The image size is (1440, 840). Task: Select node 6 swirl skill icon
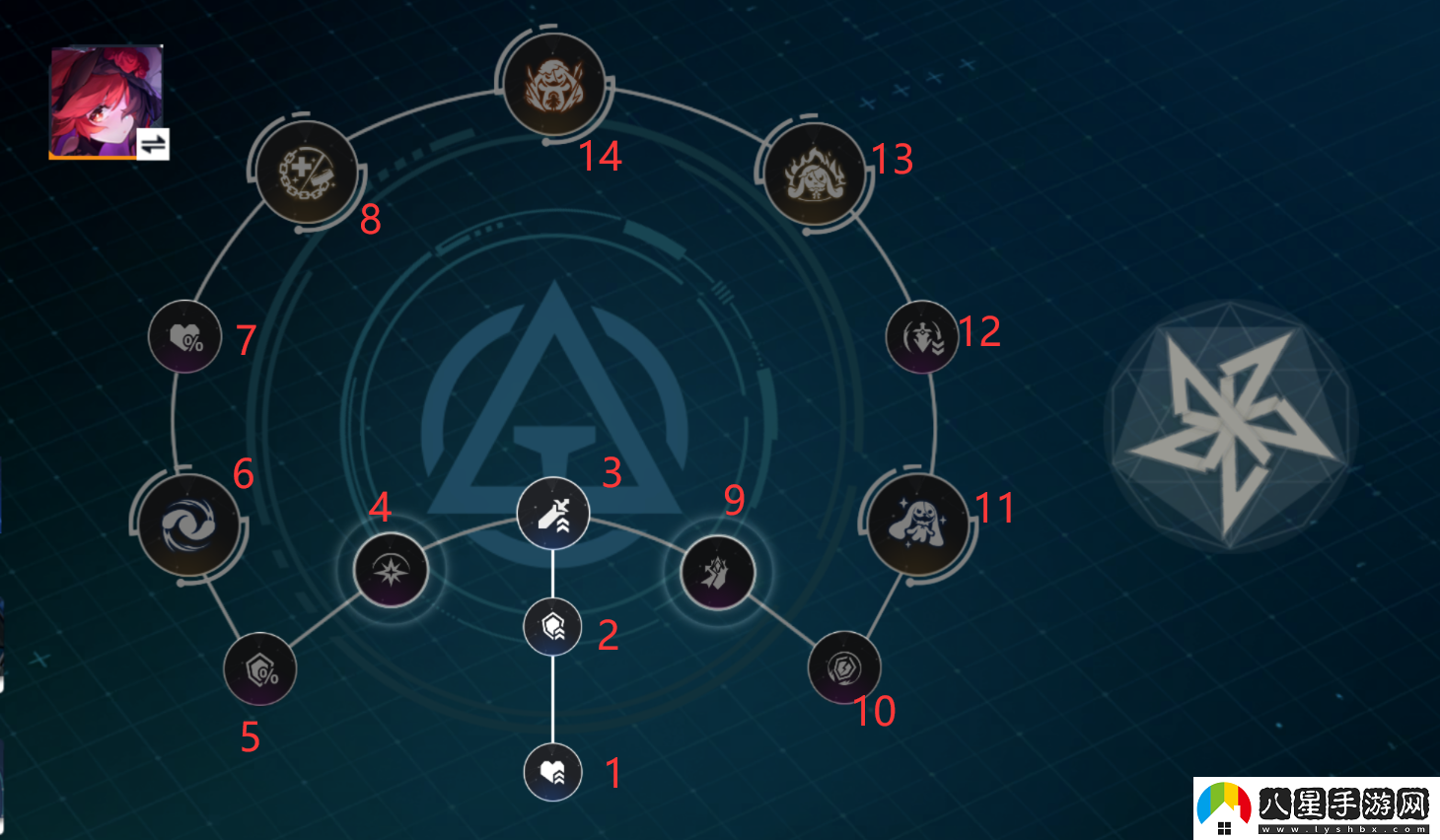point(188,524)
